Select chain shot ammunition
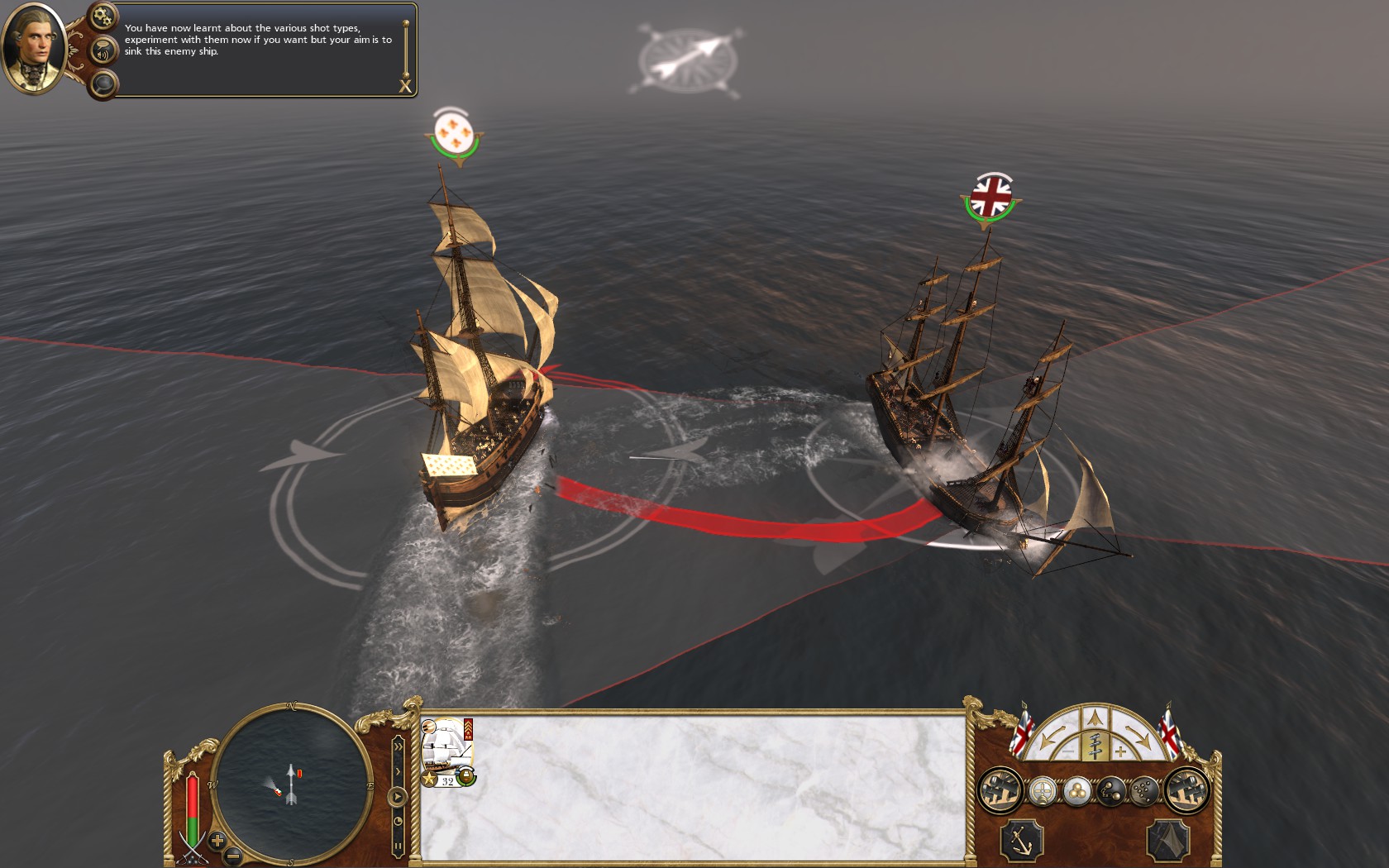The height and width of the screenshot is (868, 1389). (x=1111, y=791)
